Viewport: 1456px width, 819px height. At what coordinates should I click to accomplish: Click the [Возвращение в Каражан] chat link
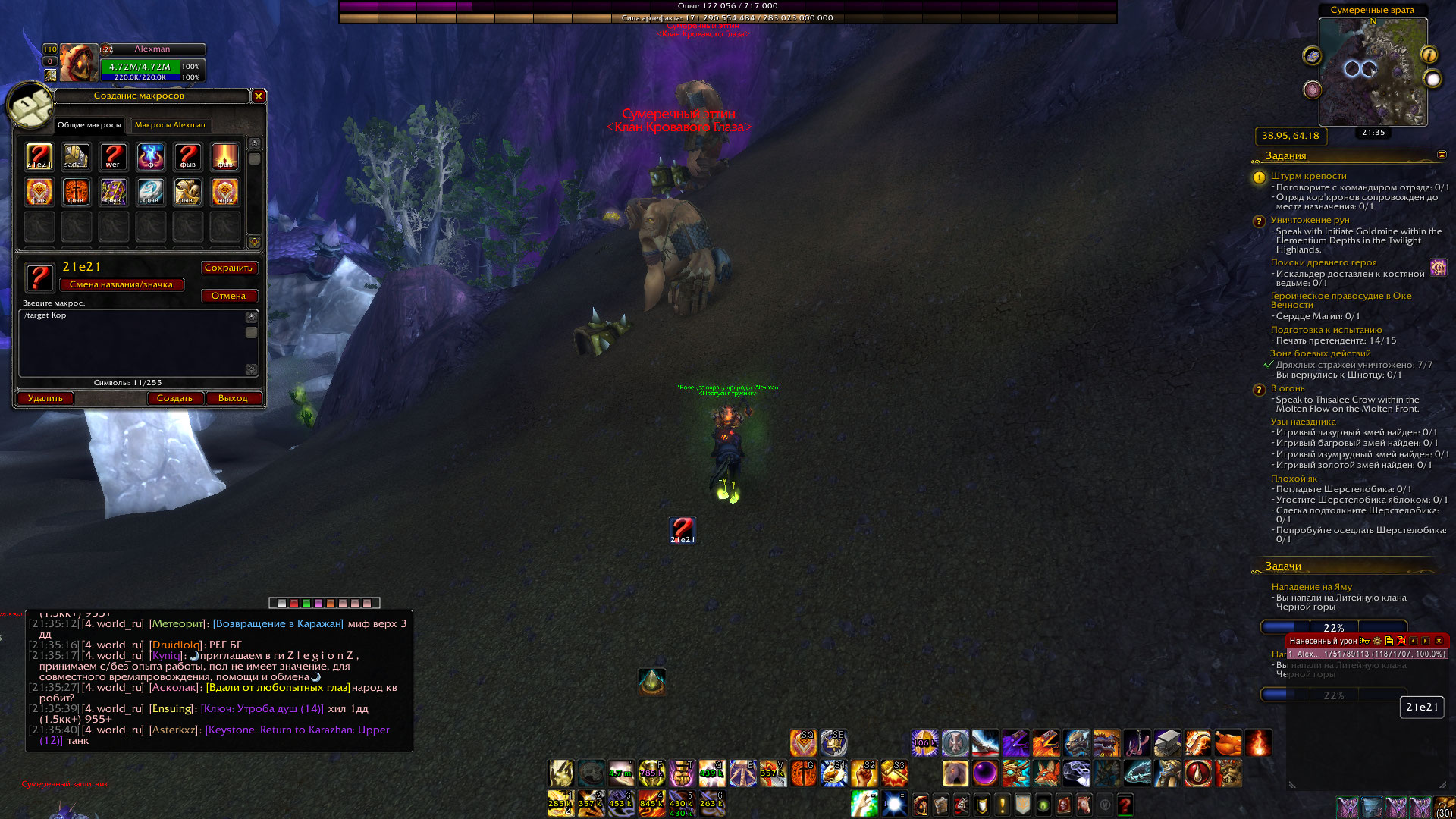(x=278, y=623)
